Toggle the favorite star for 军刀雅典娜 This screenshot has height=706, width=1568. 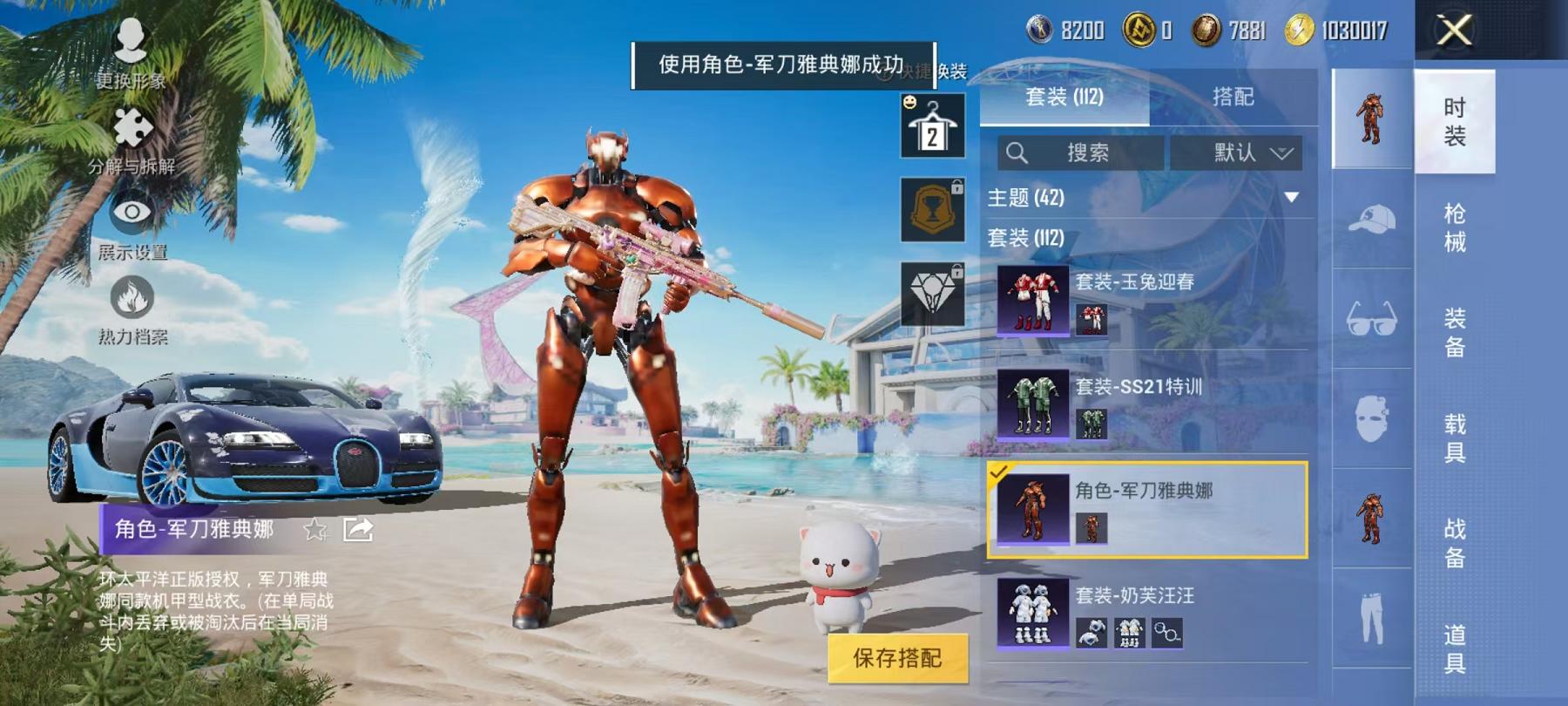click(314, 530)
